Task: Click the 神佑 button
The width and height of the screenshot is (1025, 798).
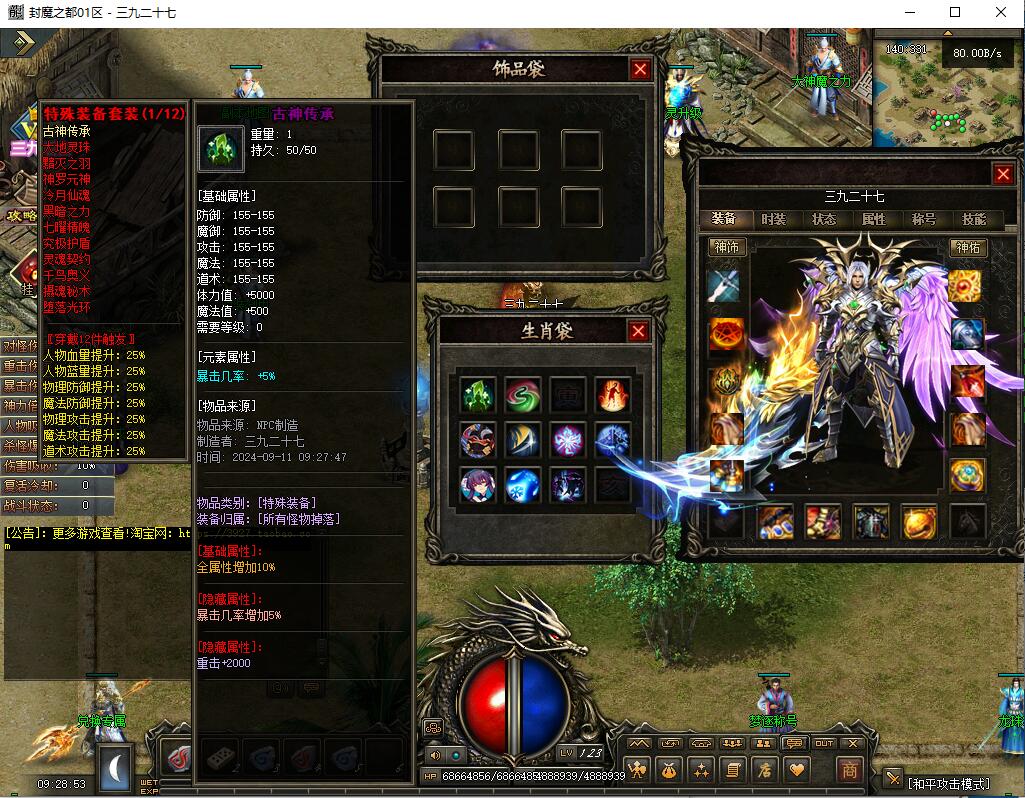Action: point(968,246)
